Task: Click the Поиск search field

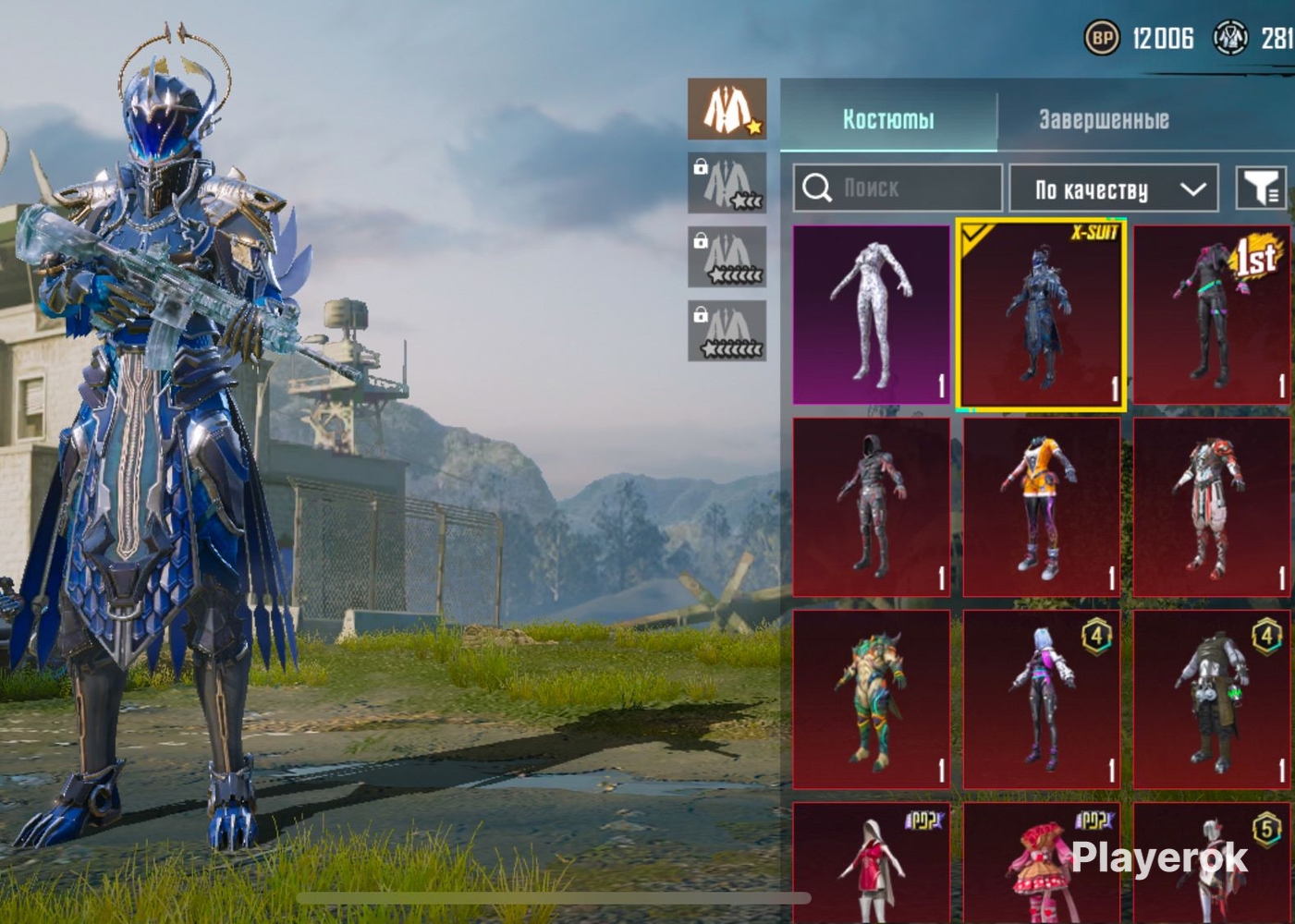Action: (x=897, y=188)
